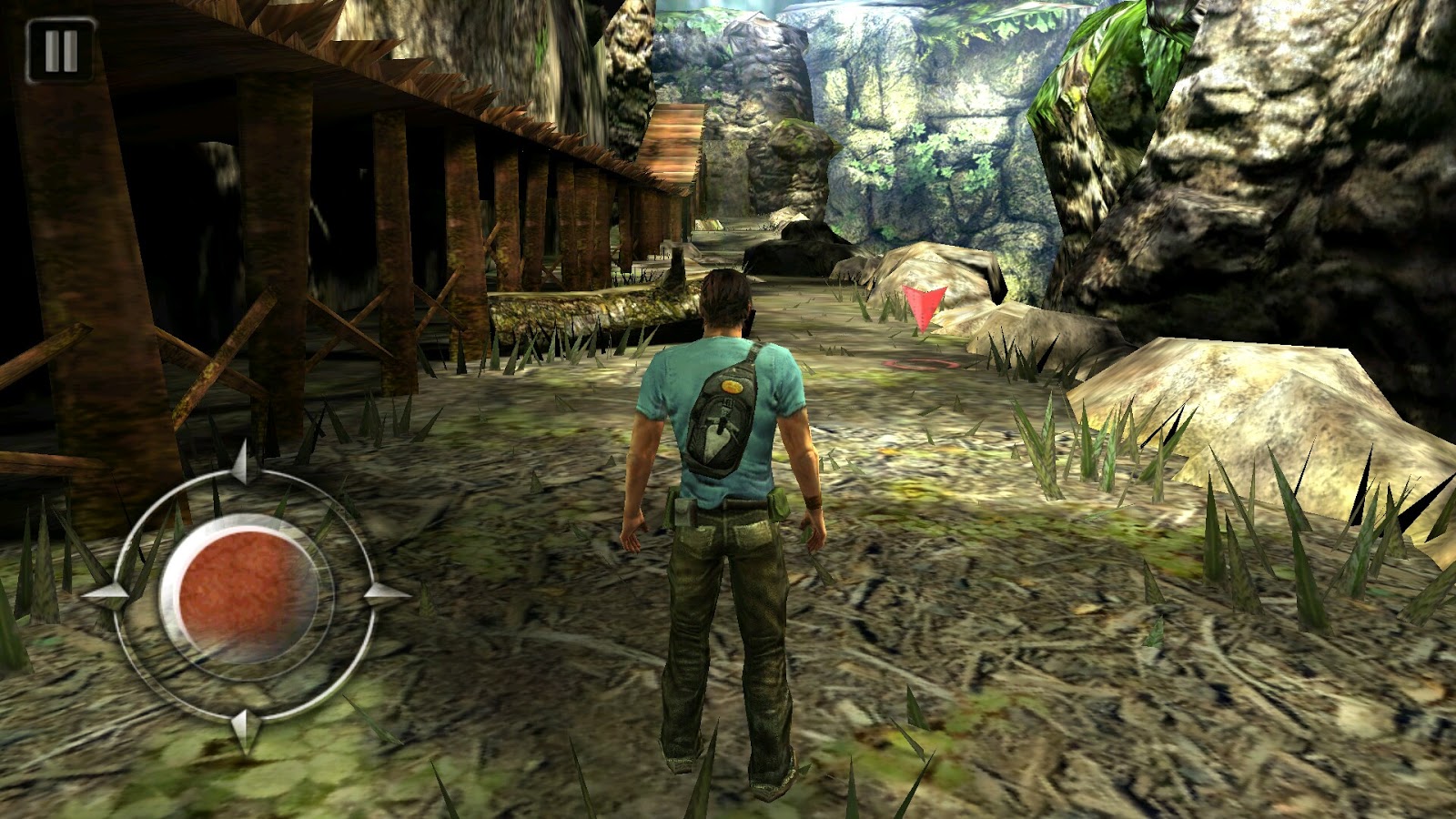Screen dimensions: 1456x819
Task: Tap the joystick's down arrow
Action: pyautogui.click(x=244, y=728)
